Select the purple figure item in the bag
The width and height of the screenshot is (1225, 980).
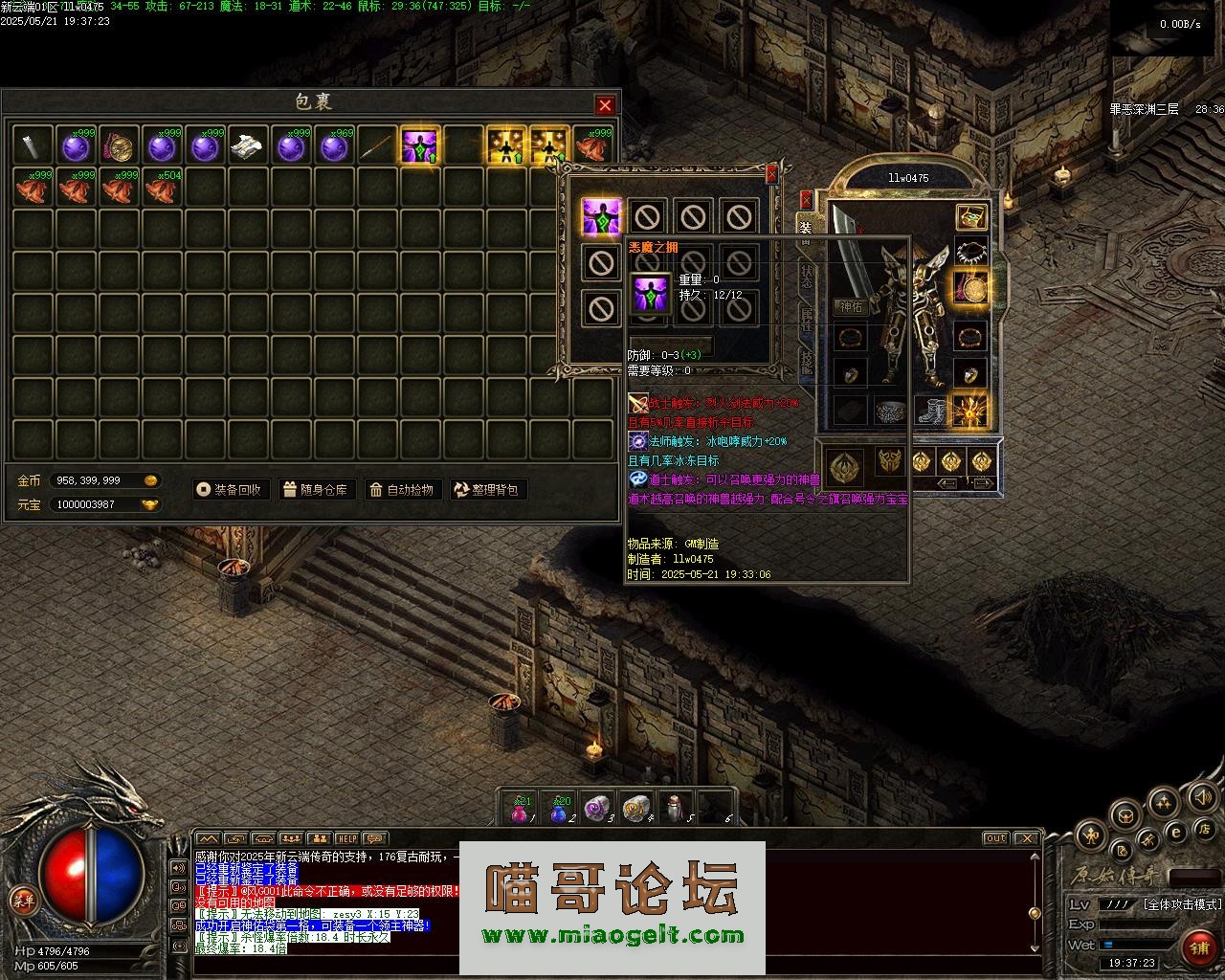420,145
